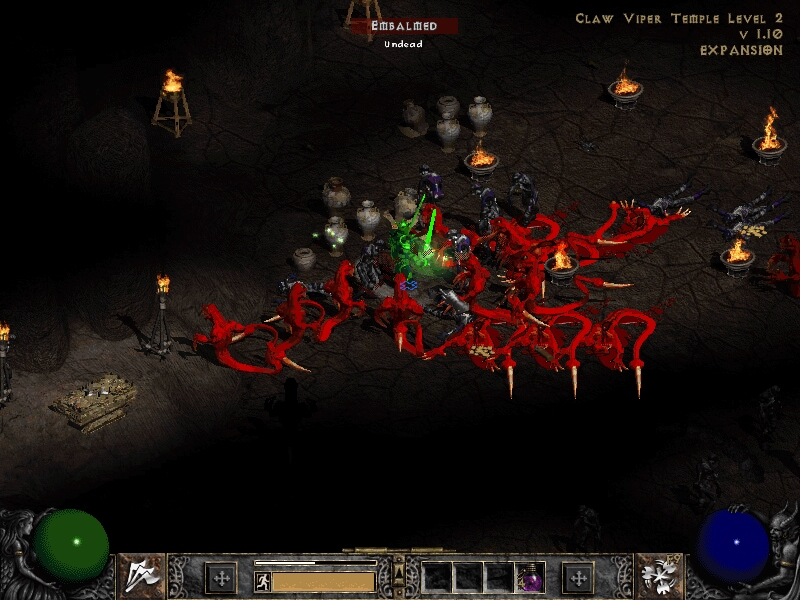The height and width of the screenshot is (600, 800).
Task: Open the right mouse skill selector icon
Action: tap(658, 575)
